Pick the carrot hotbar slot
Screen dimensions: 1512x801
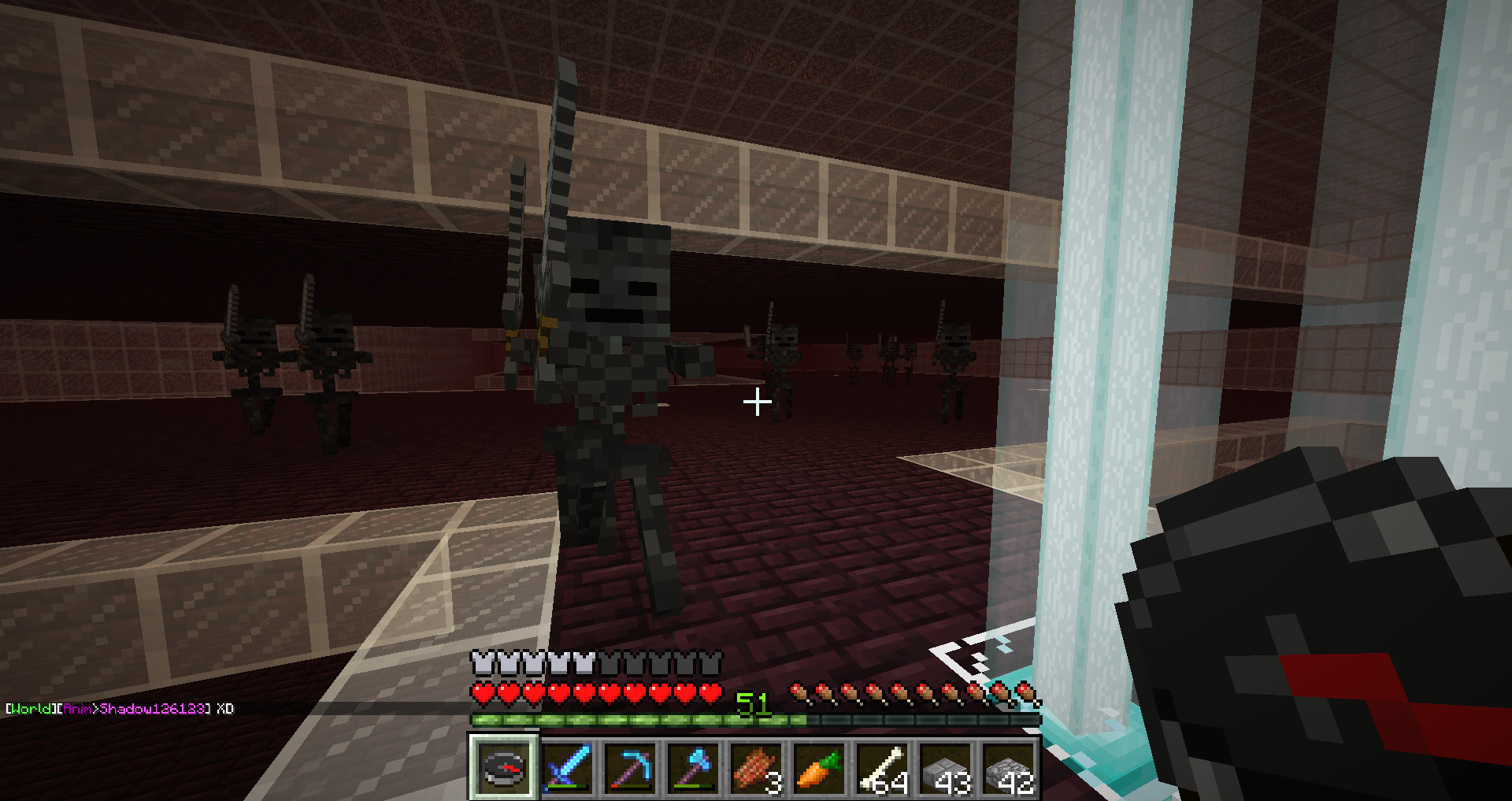click(819, 766)
